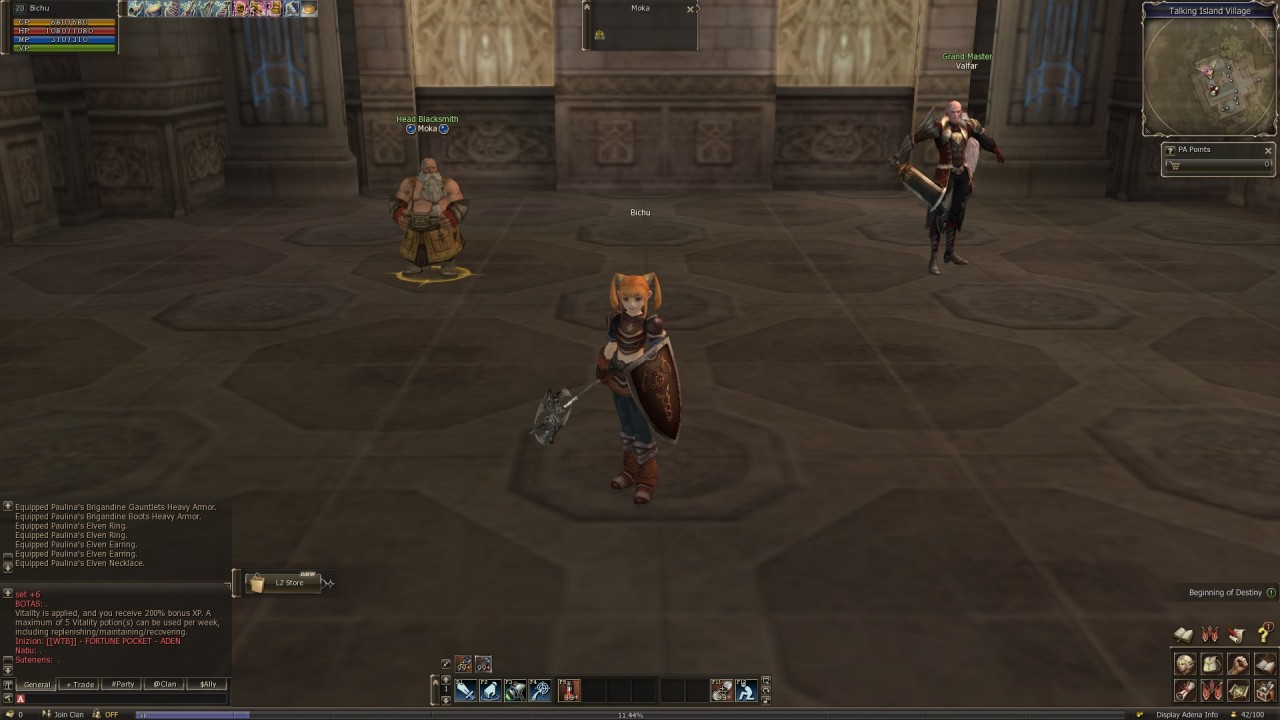Screen dimensions: 1280x720
Task: Use the red potion in slot F5
Action: (570, 690)
